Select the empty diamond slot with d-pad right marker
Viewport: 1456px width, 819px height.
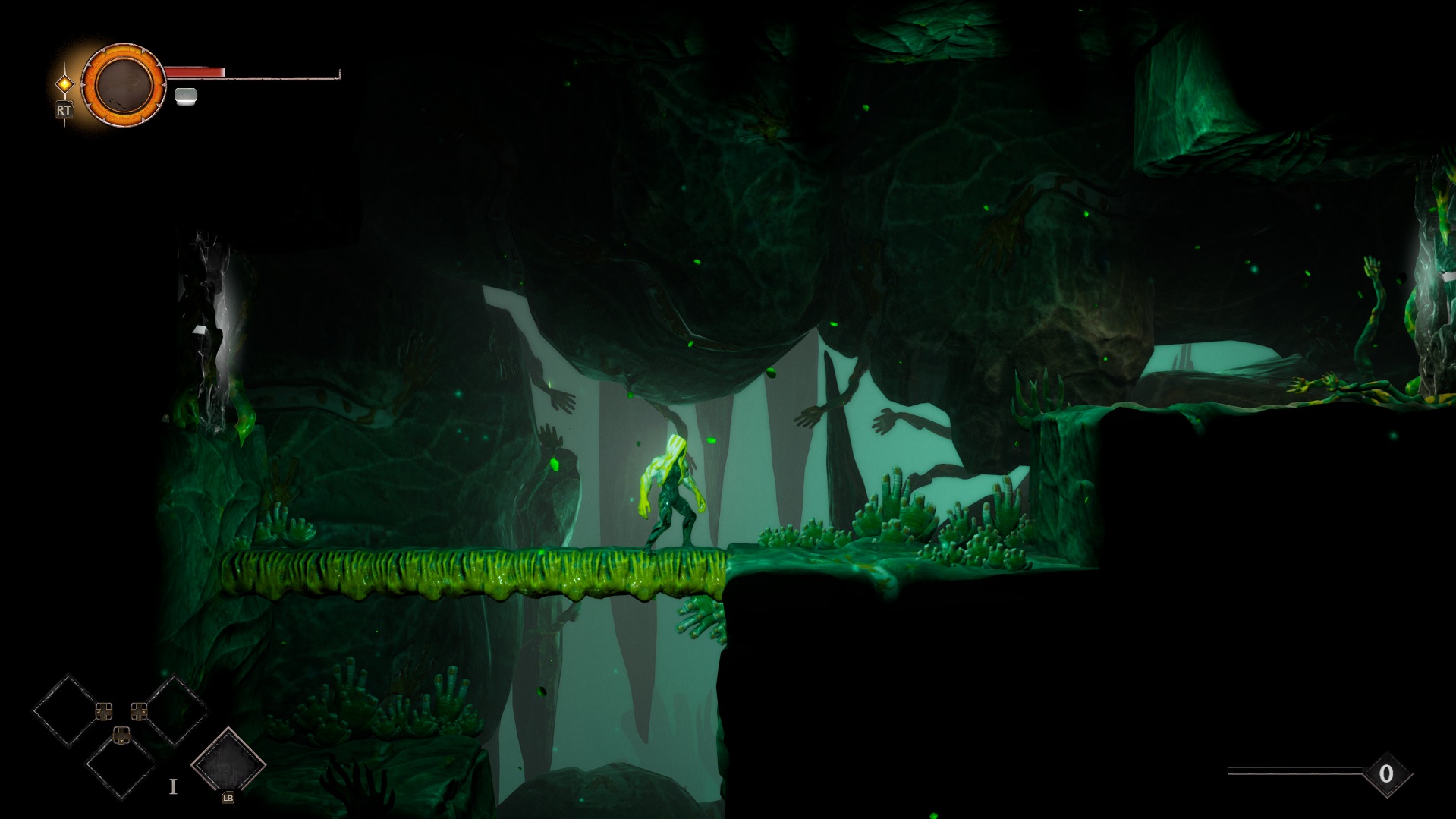(175, 710)
